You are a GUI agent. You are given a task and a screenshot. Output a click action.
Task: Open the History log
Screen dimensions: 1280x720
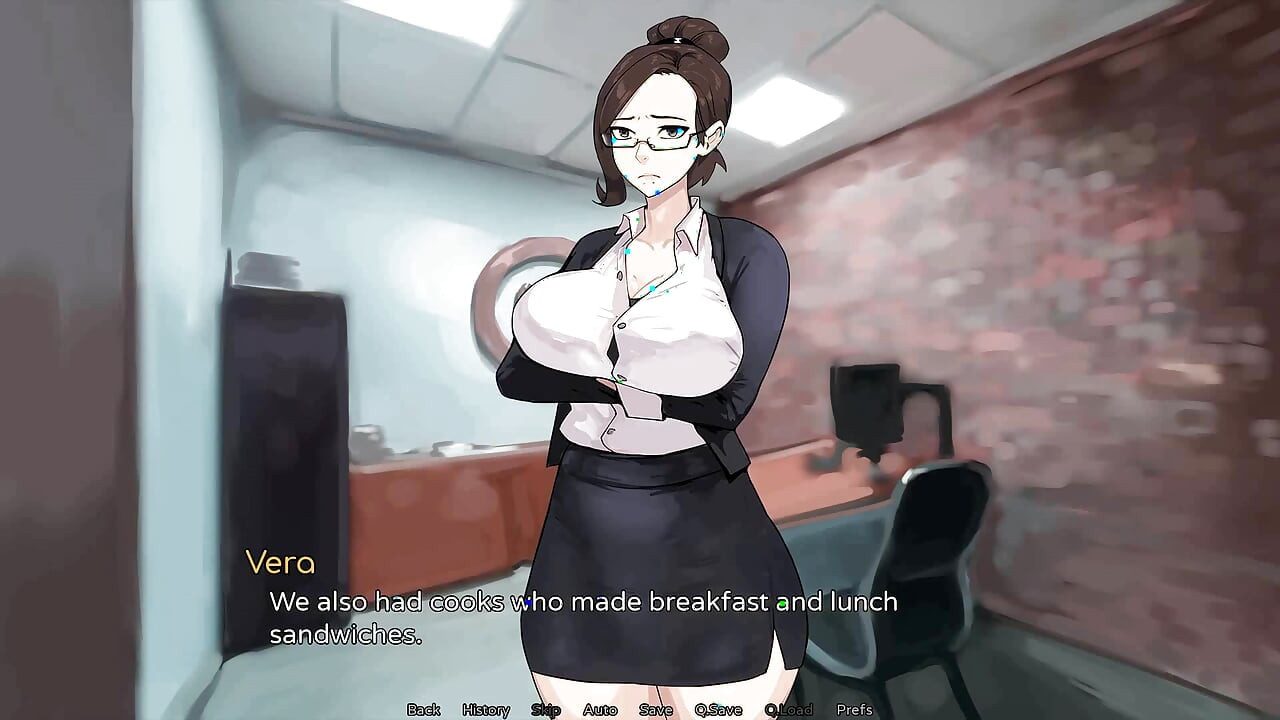pos(486,709)
